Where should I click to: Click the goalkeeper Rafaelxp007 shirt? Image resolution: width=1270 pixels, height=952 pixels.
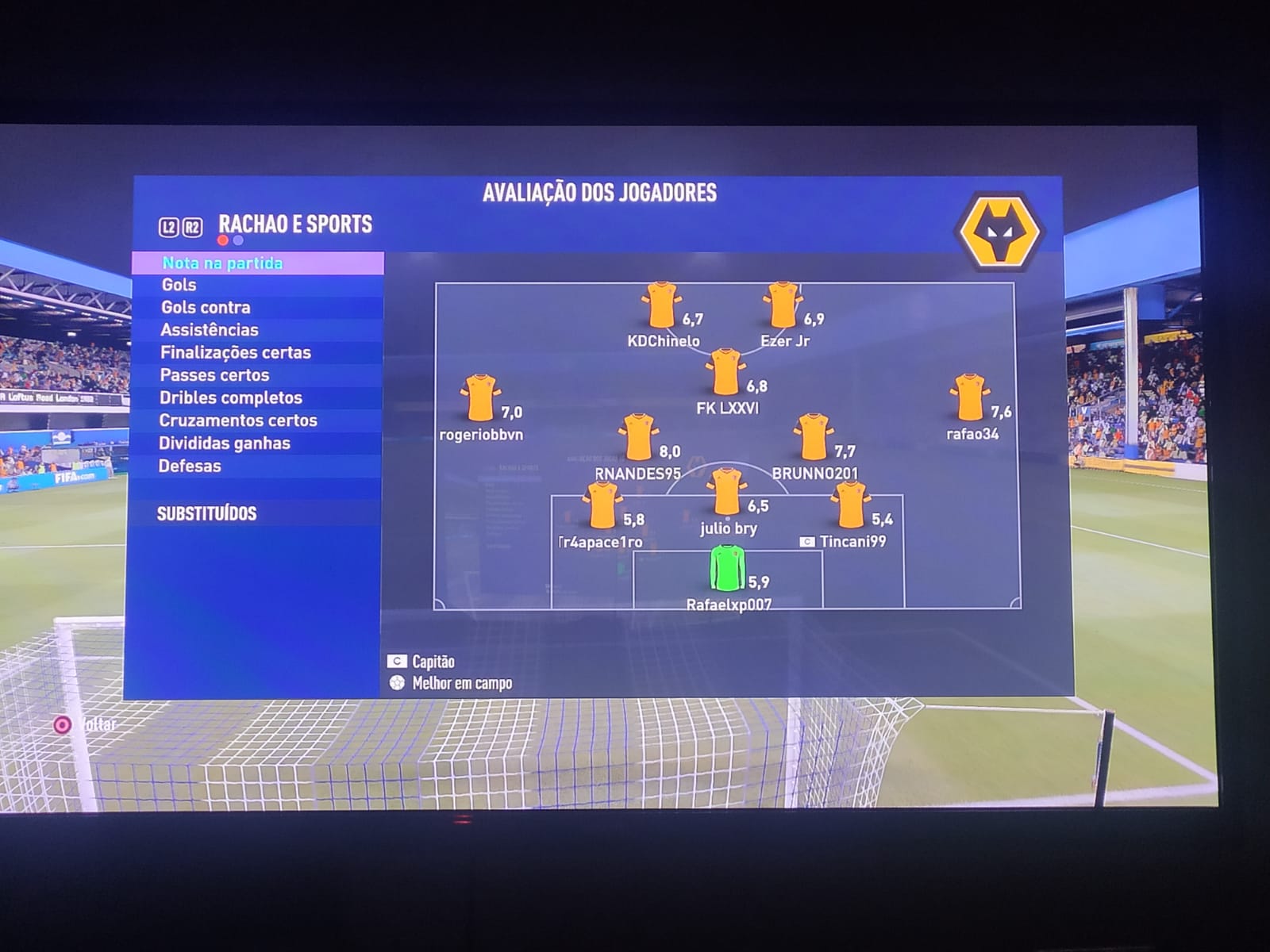[726, 567]
